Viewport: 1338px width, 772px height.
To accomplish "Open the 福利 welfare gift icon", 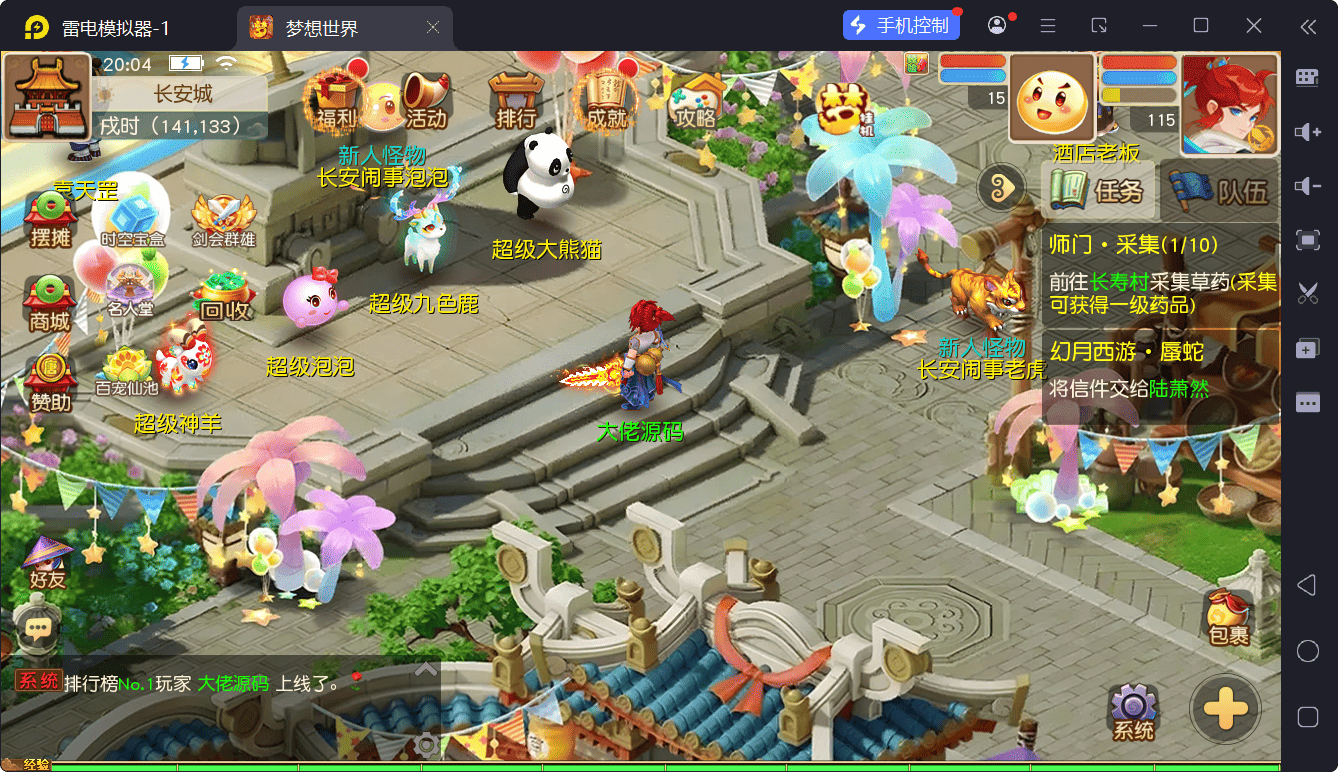I will point(334,100).
